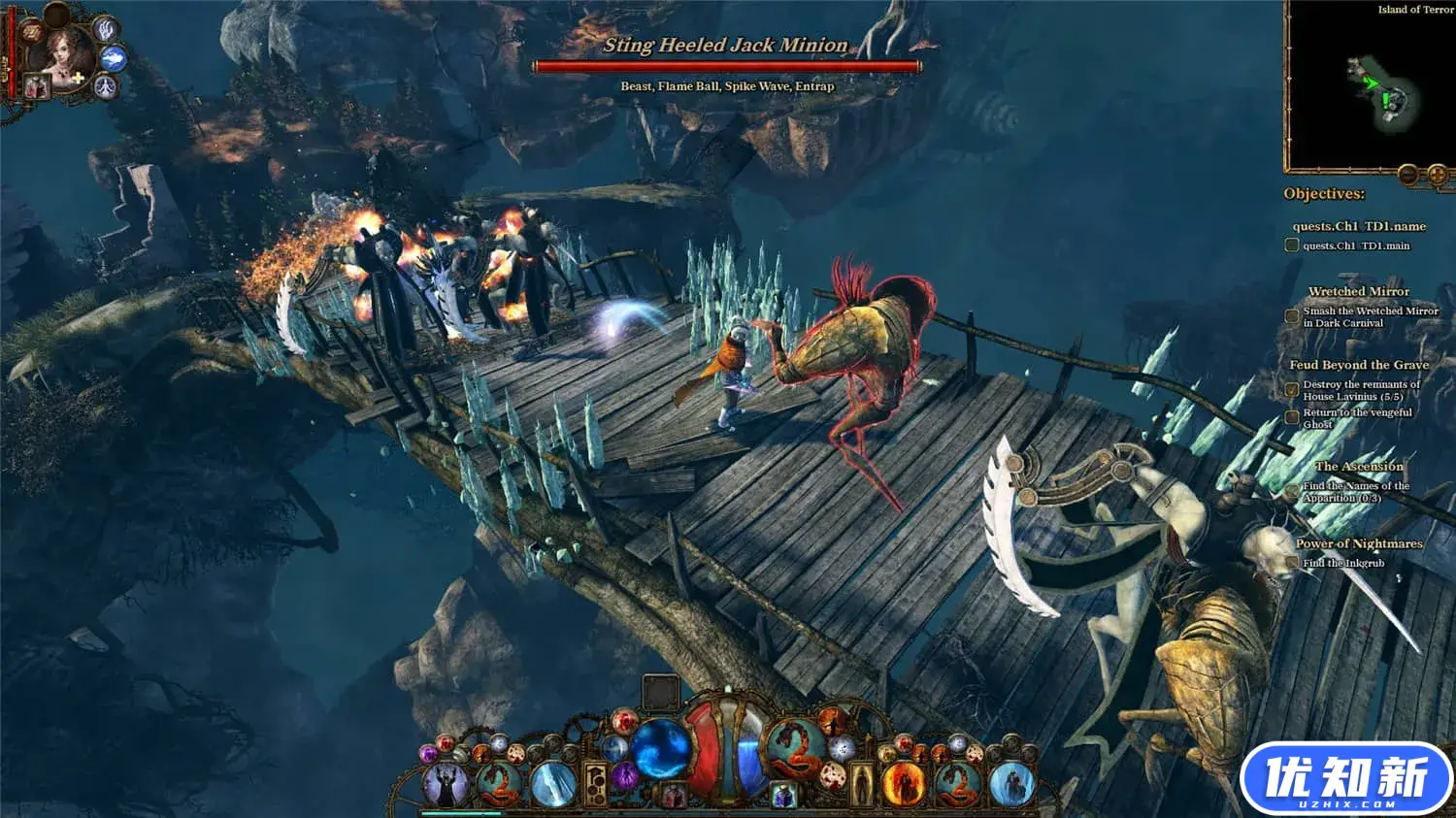Select the Wretched Mirror quest objective

pyautogui.click(x=1358, y=291)
